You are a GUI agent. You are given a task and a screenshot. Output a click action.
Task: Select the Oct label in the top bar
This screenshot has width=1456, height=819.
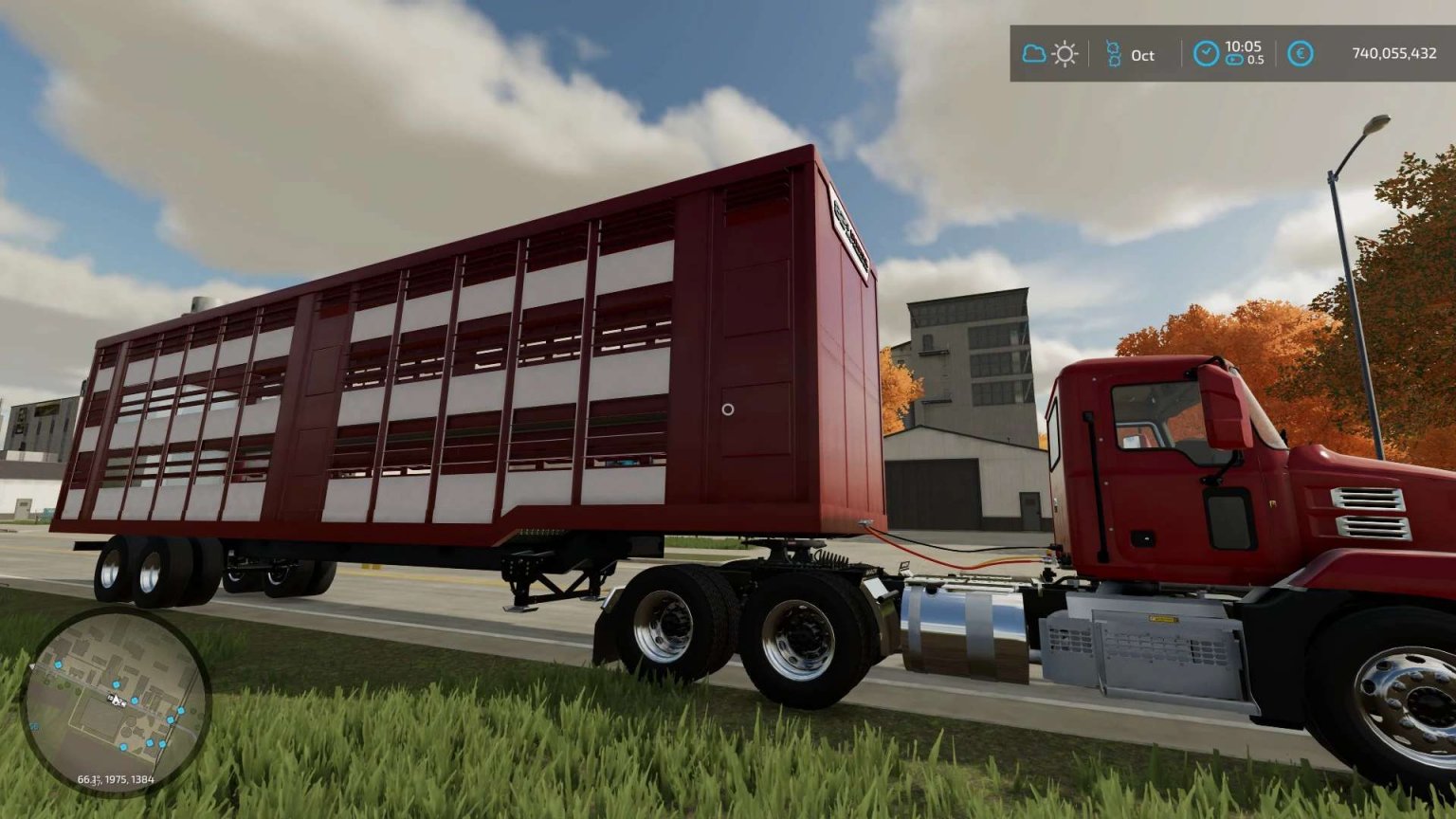point(1141,54)
